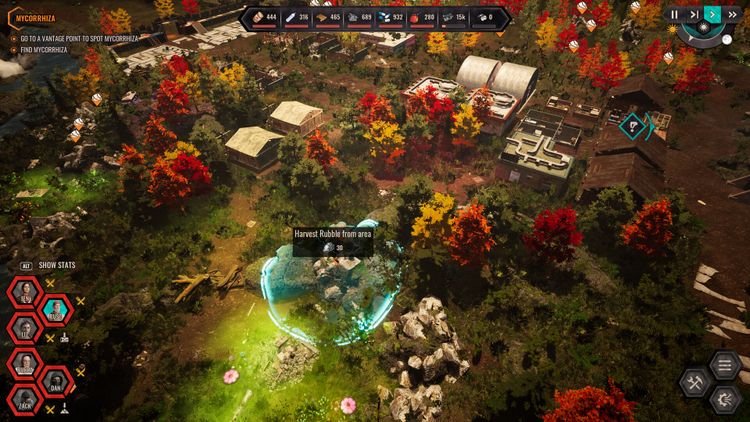Open the hamburger list menu

[725, 365]
